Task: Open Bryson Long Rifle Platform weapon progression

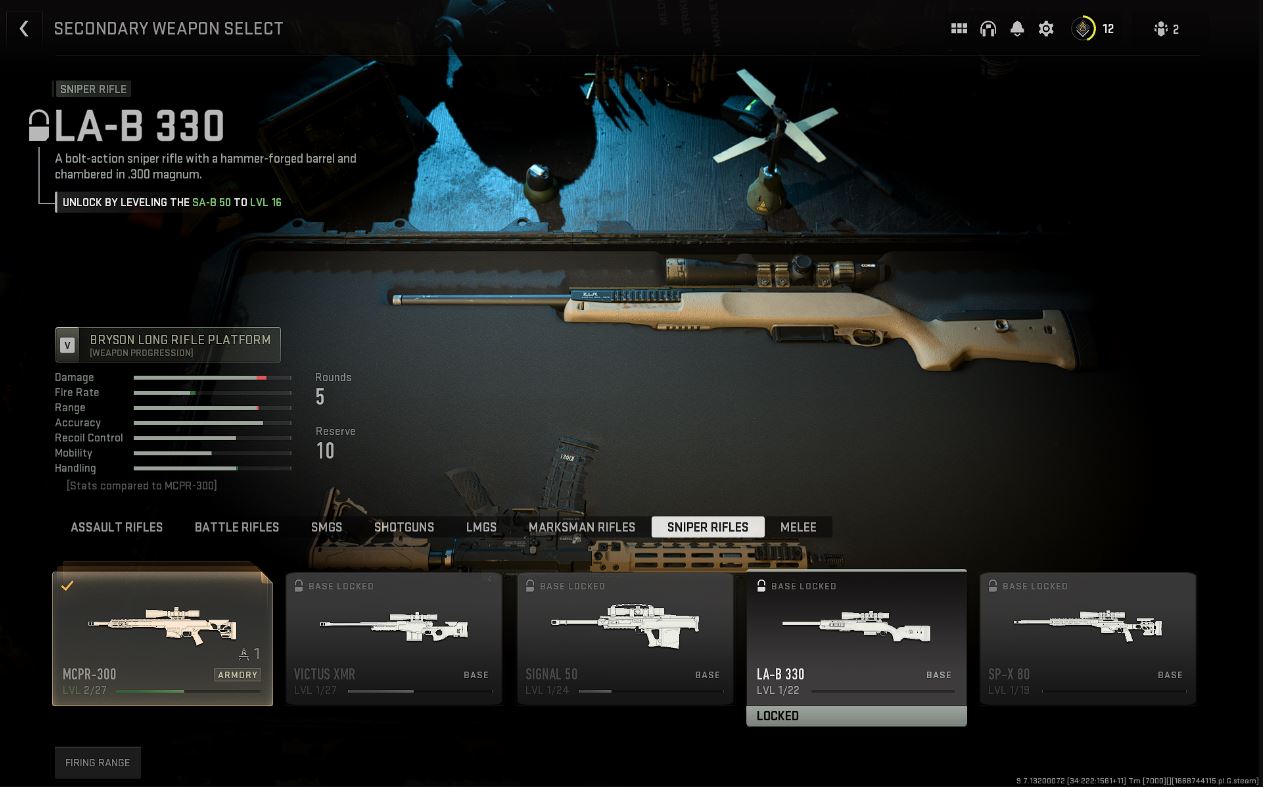Action: (168, 344)
